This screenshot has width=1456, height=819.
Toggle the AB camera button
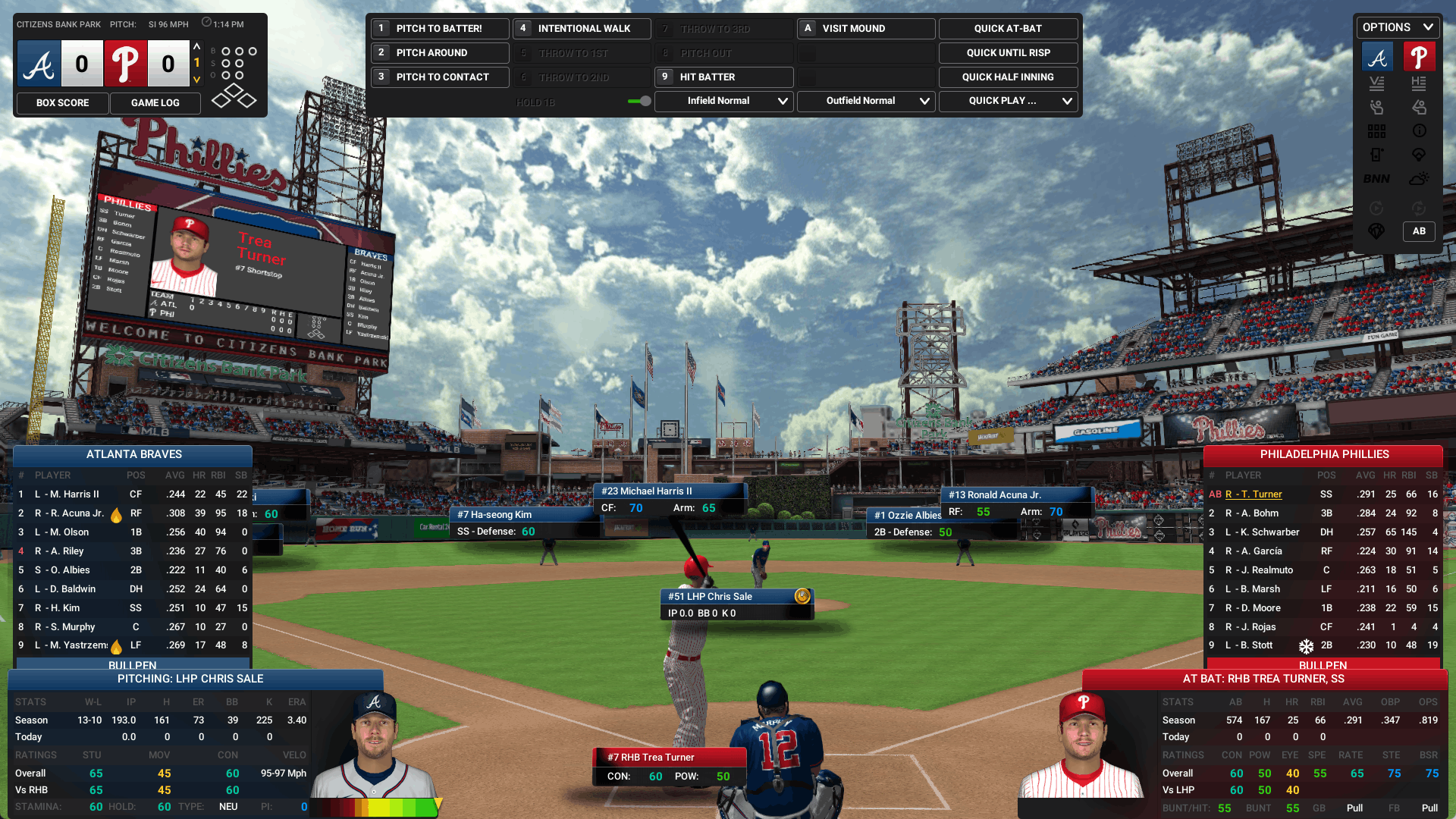point(1419,231)
